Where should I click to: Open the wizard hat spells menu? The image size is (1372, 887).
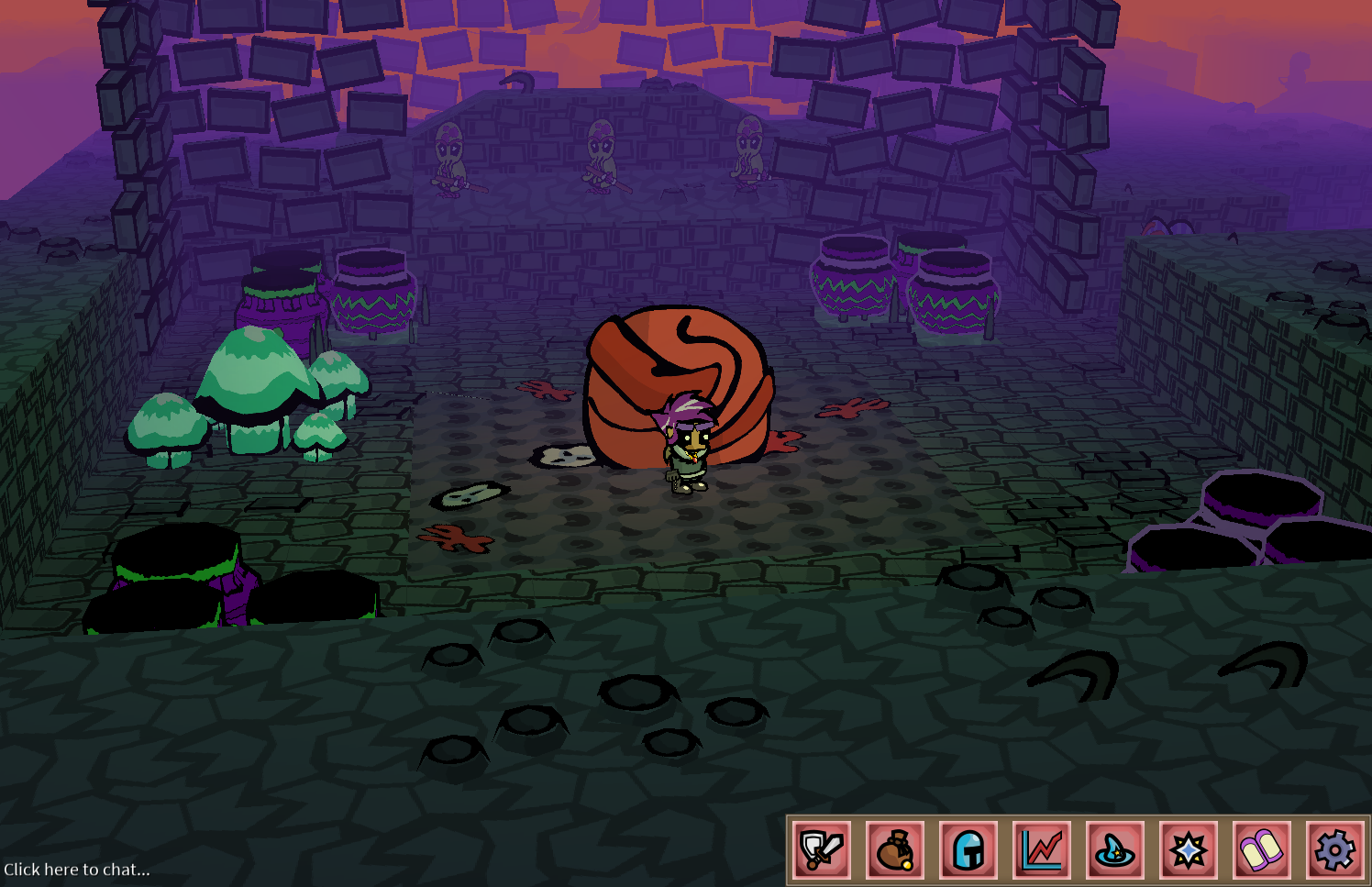[x=1115, y=848]
